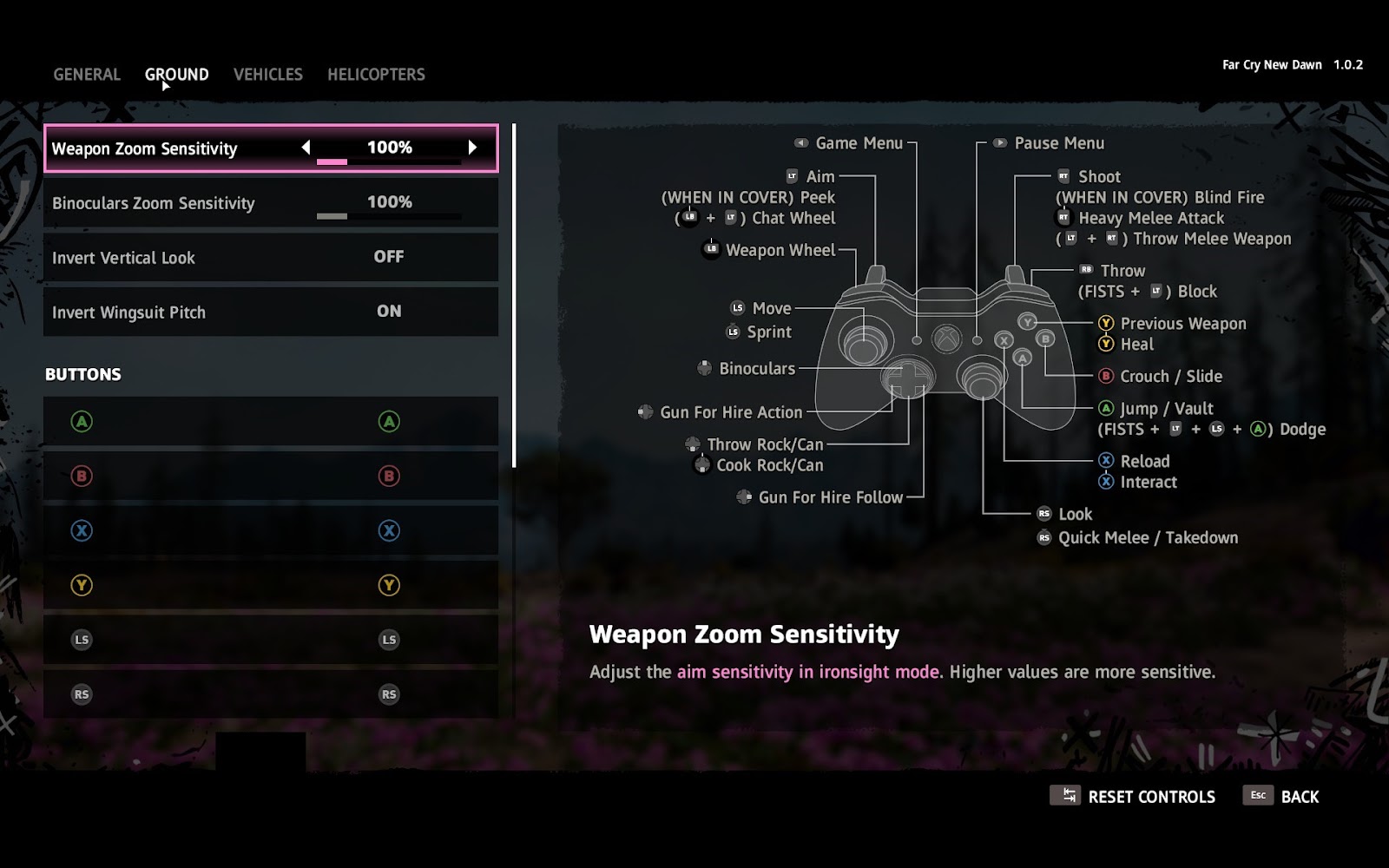Toggle Invert Vertical Look setting
Screen dimensions: 1389x868
(271, 257)
